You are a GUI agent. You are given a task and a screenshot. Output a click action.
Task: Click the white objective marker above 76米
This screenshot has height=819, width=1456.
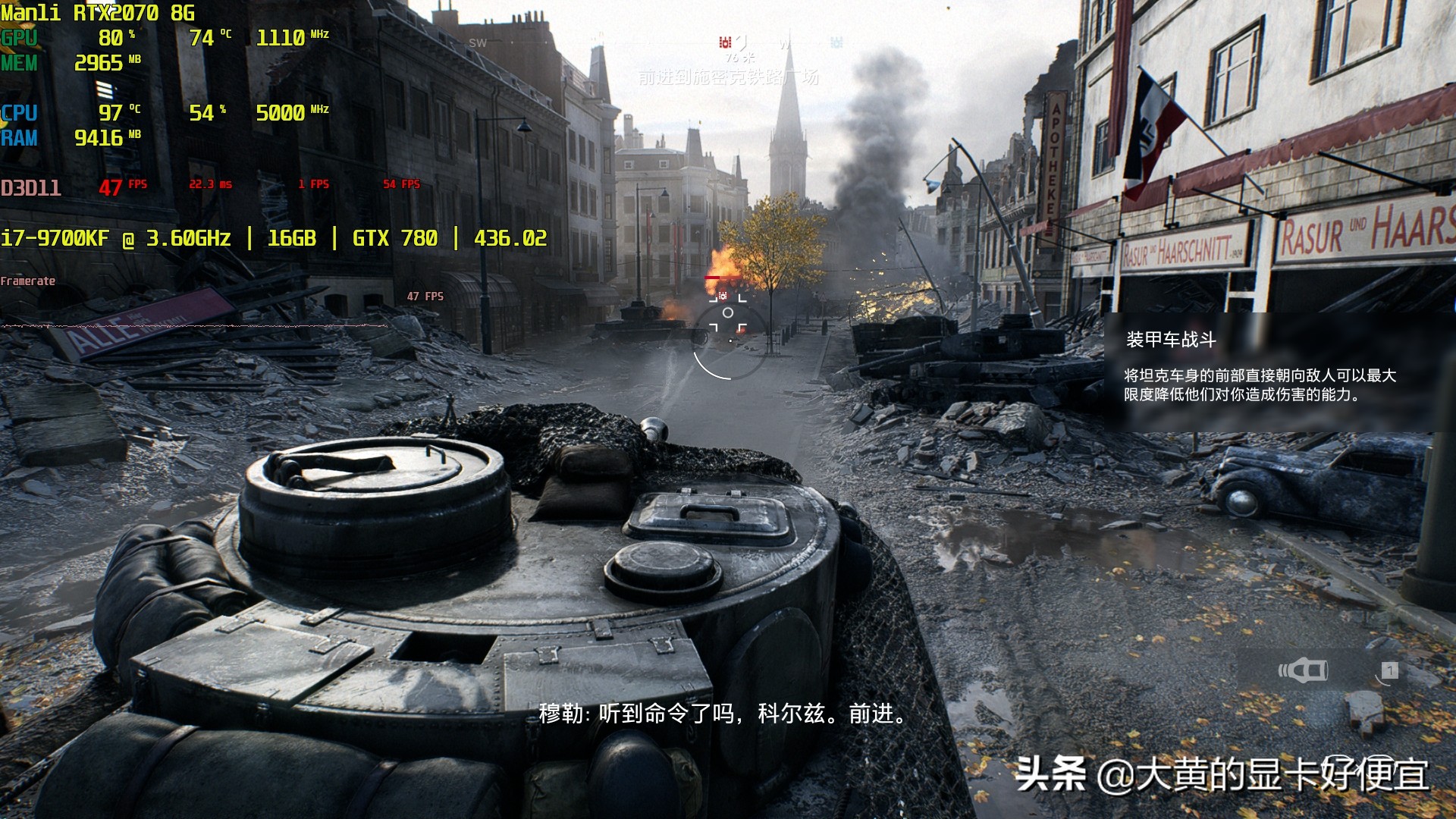coord(742,42)
